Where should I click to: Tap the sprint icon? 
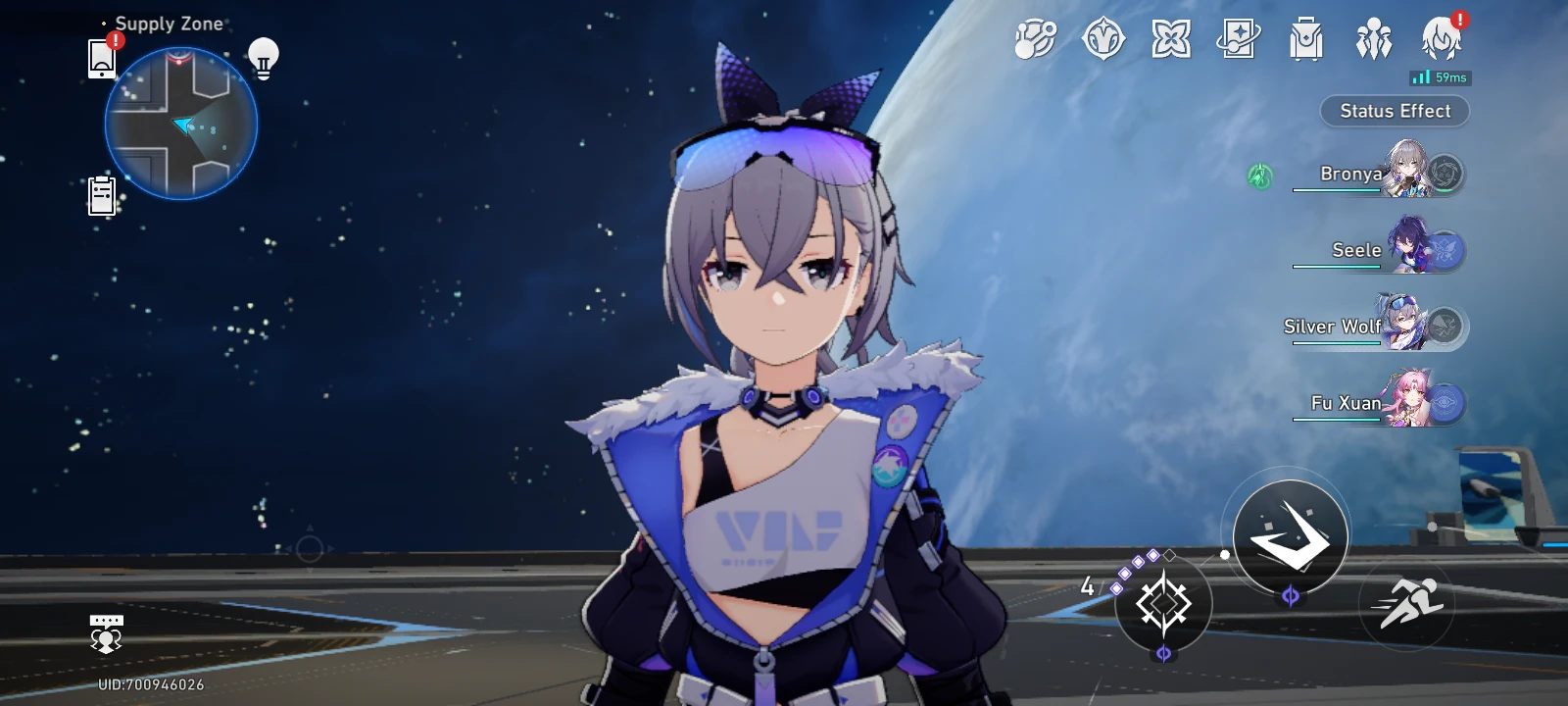tap(1408, 601)
